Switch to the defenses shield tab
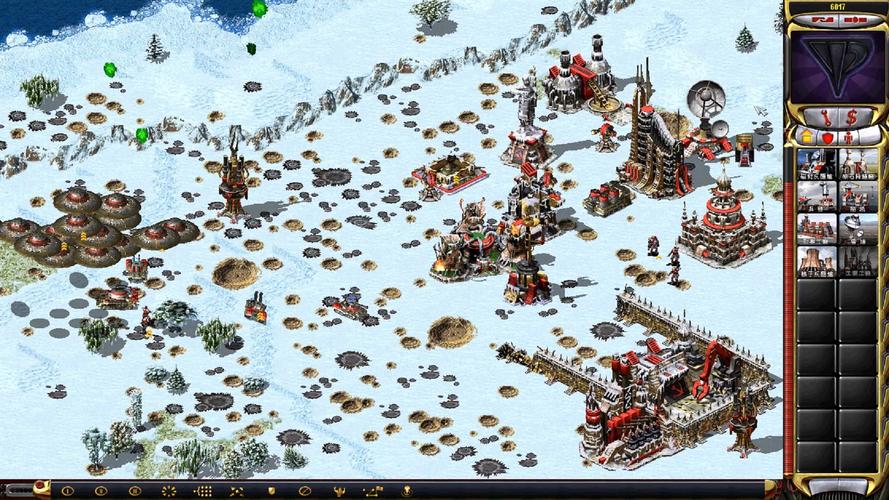The width and height of the screenshot is (889, 500). [x=827, y=136]
